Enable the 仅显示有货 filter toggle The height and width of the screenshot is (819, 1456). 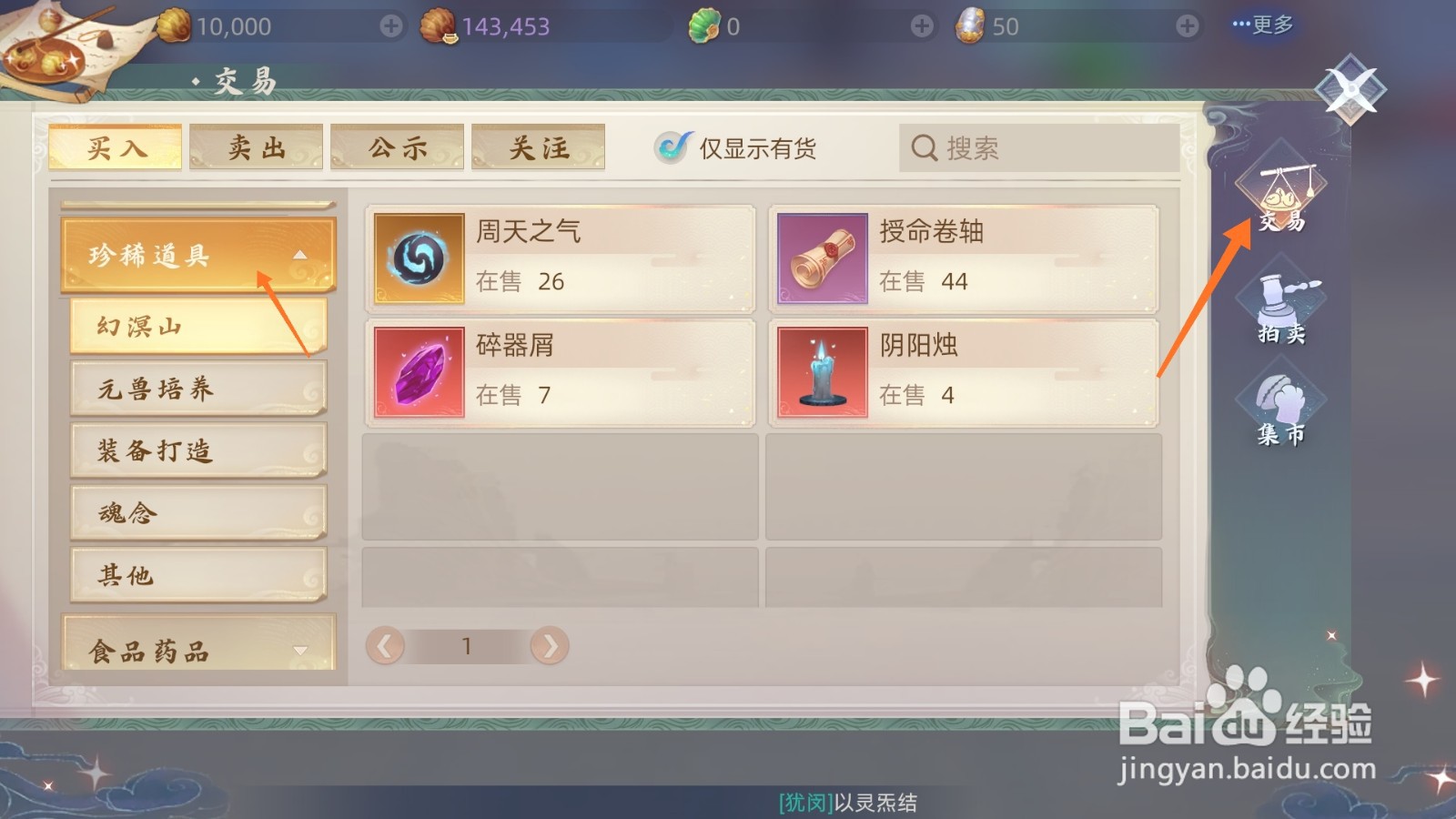point(672,146)
